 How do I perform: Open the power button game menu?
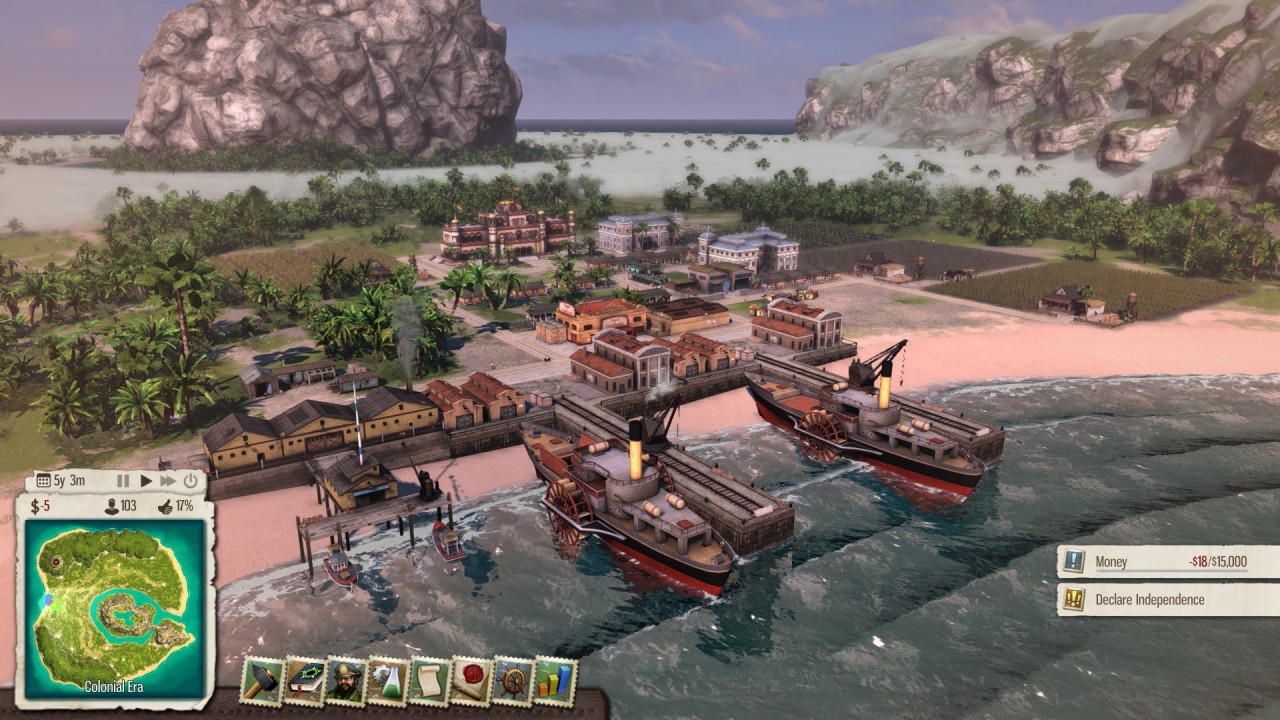(191, 481)
